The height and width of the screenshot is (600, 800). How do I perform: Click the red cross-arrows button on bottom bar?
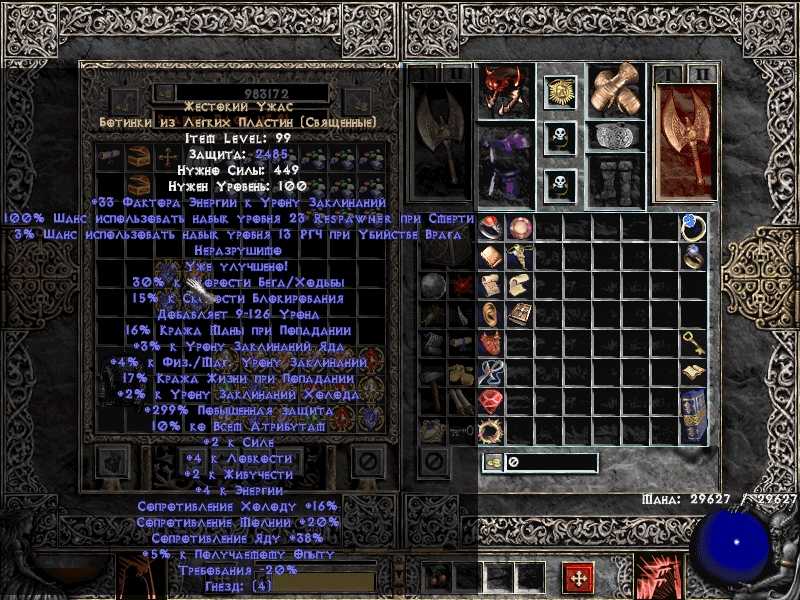click(x=578, y=577)
